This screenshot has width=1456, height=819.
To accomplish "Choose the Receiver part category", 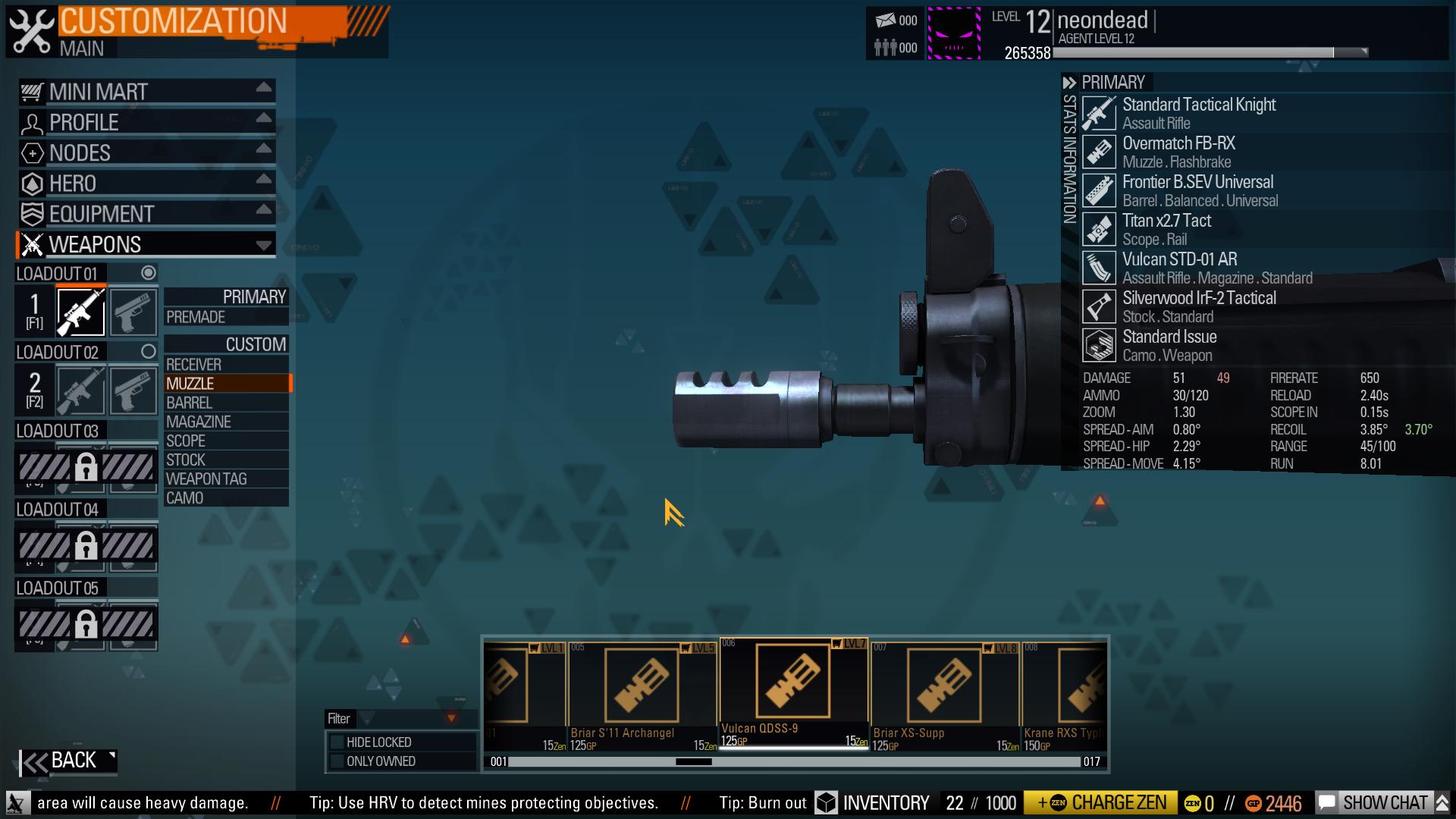I will click(x=226, y=365).
